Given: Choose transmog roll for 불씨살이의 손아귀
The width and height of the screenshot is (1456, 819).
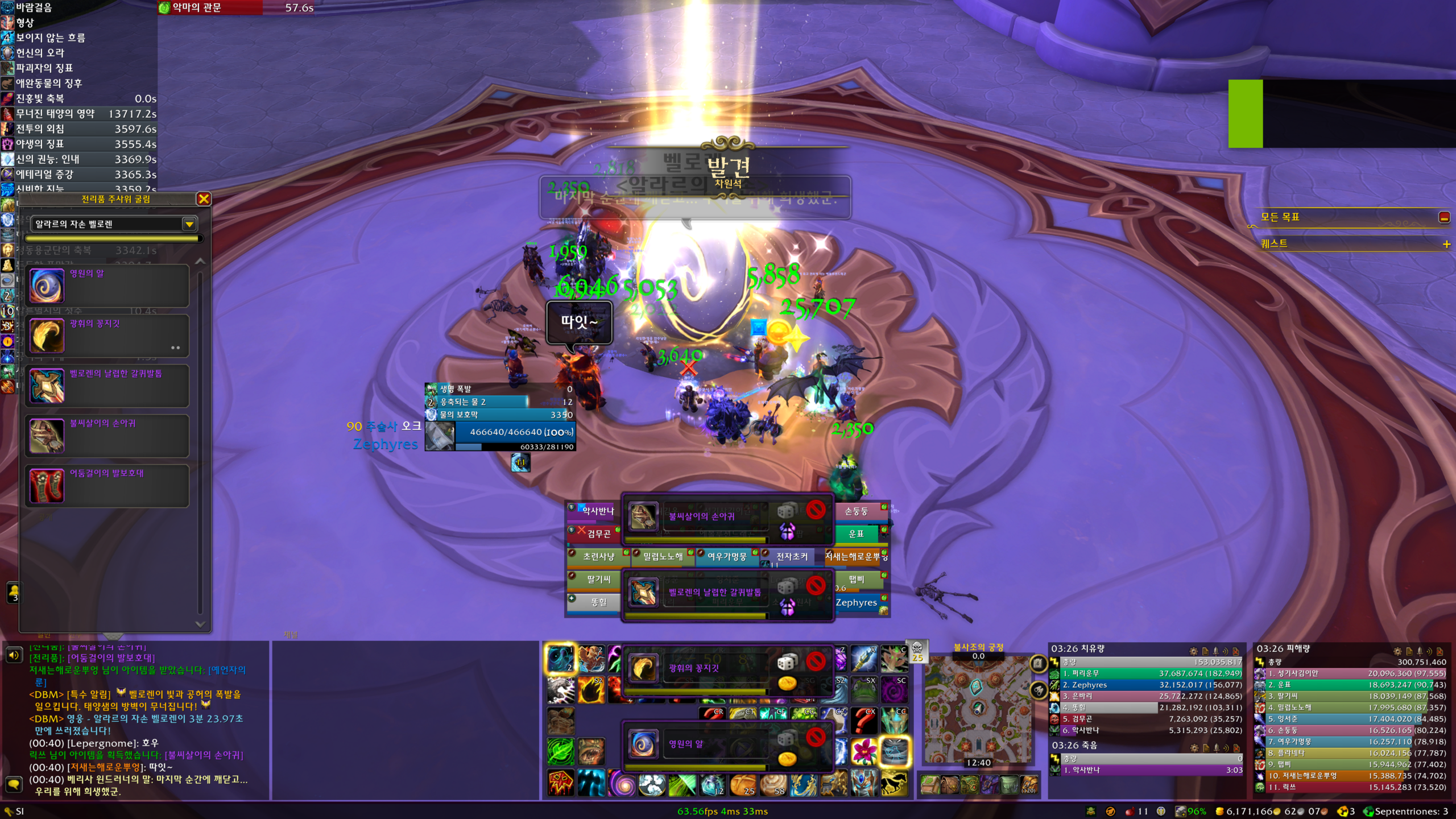Looking at the screenshot, I should point(787,531).
